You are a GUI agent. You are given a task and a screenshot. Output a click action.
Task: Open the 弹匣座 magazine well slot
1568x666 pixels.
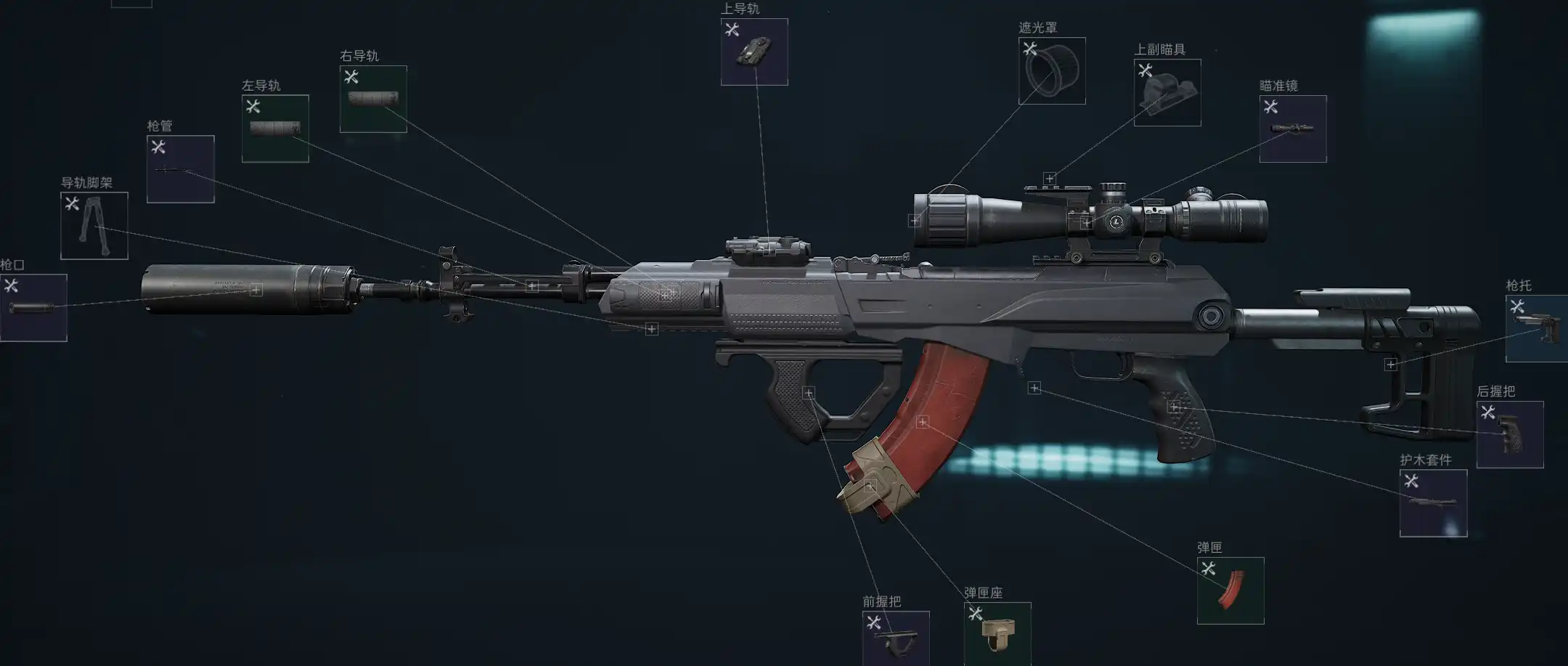(997, 634)
